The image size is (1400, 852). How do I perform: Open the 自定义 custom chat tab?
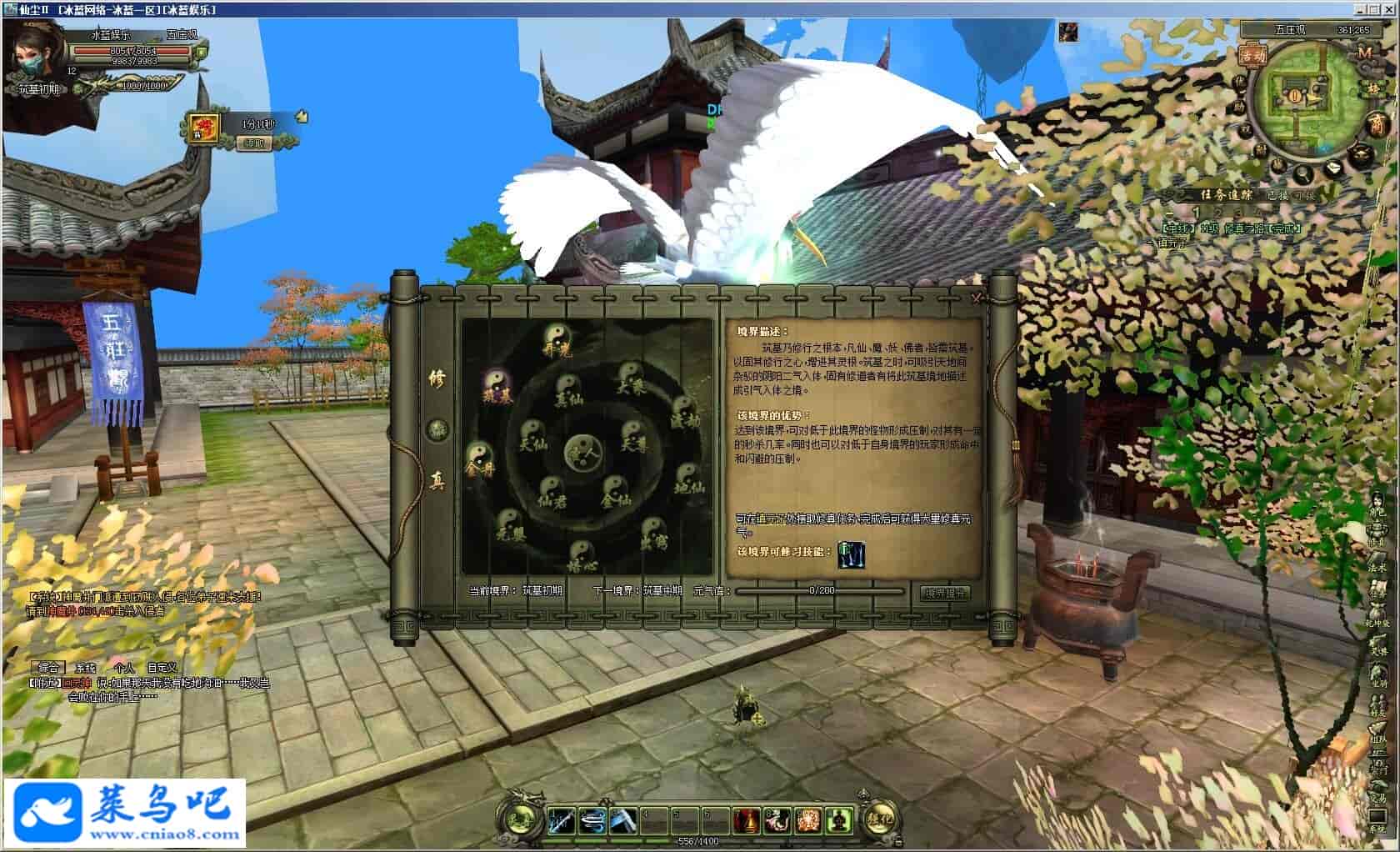pyautogui.click(x=162, y=667)
